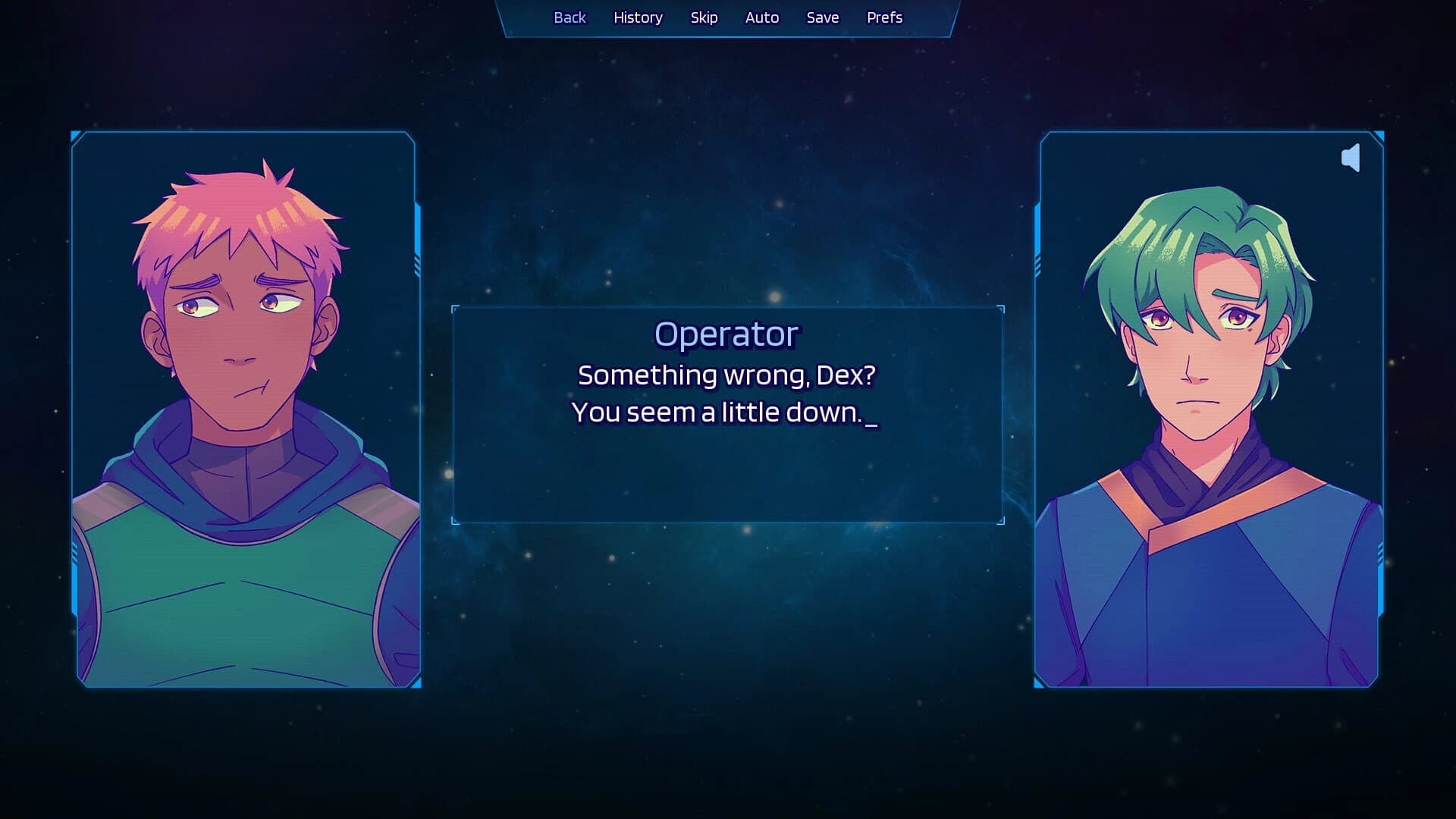Click the Operator name label
The width and height of the screenshot is (1456, 819).
click(726, 332)
